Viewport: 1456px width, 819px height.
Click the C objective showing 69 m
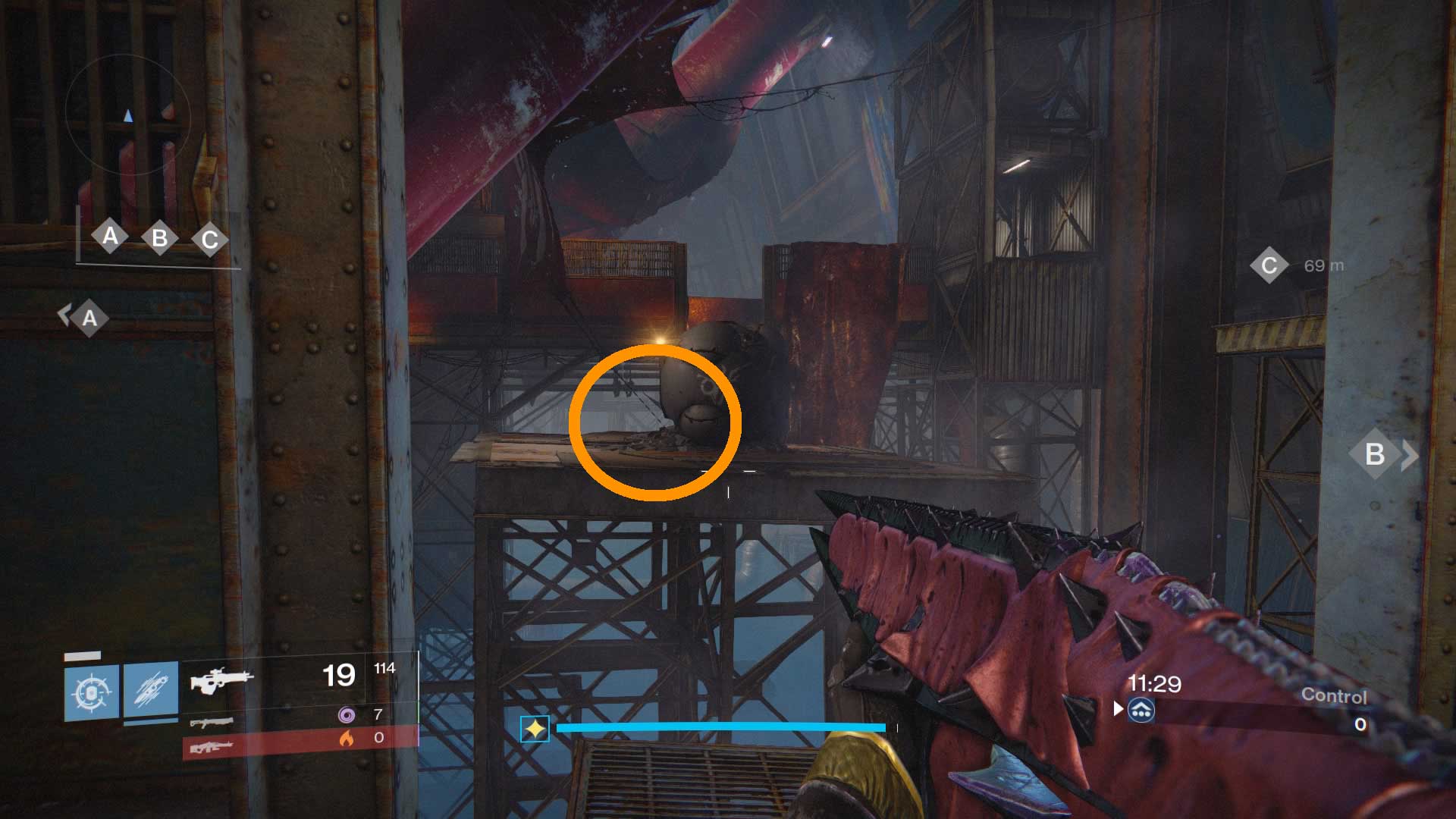click(x=1289, y=265)
